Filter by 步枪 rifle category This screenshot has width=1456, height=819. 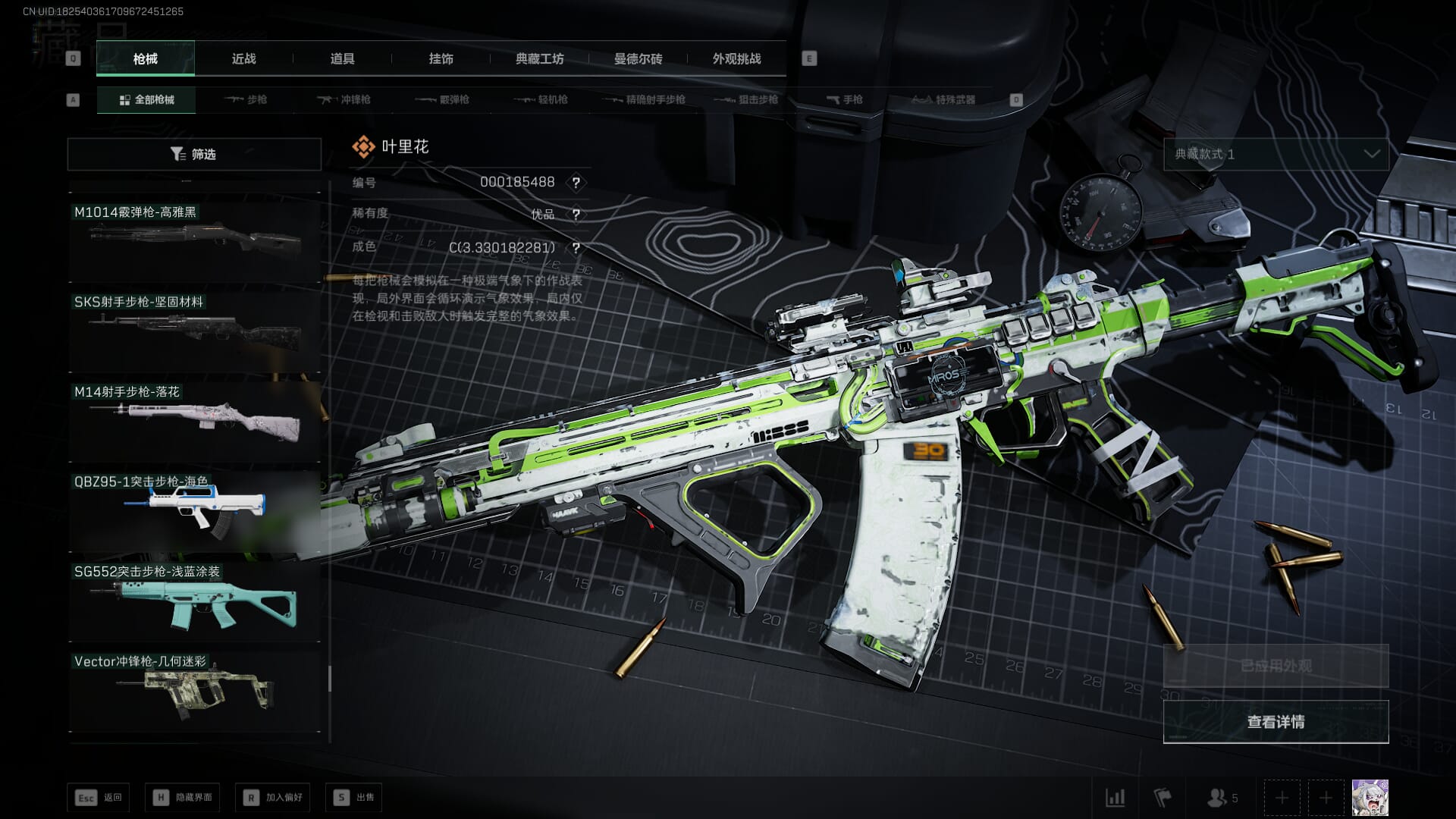click(x=246, y=99)
